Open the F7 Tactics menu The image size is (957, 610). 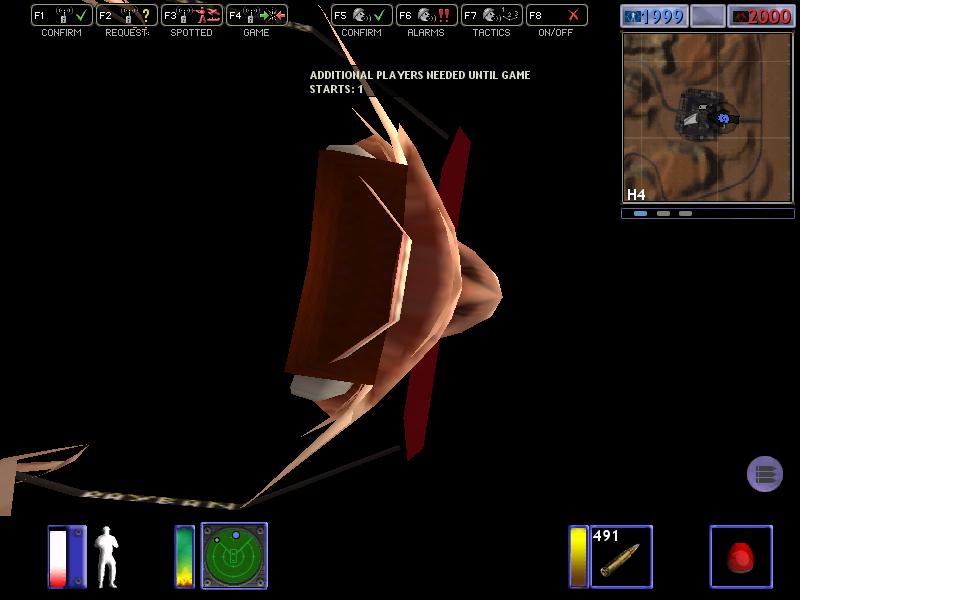(491, 16)
